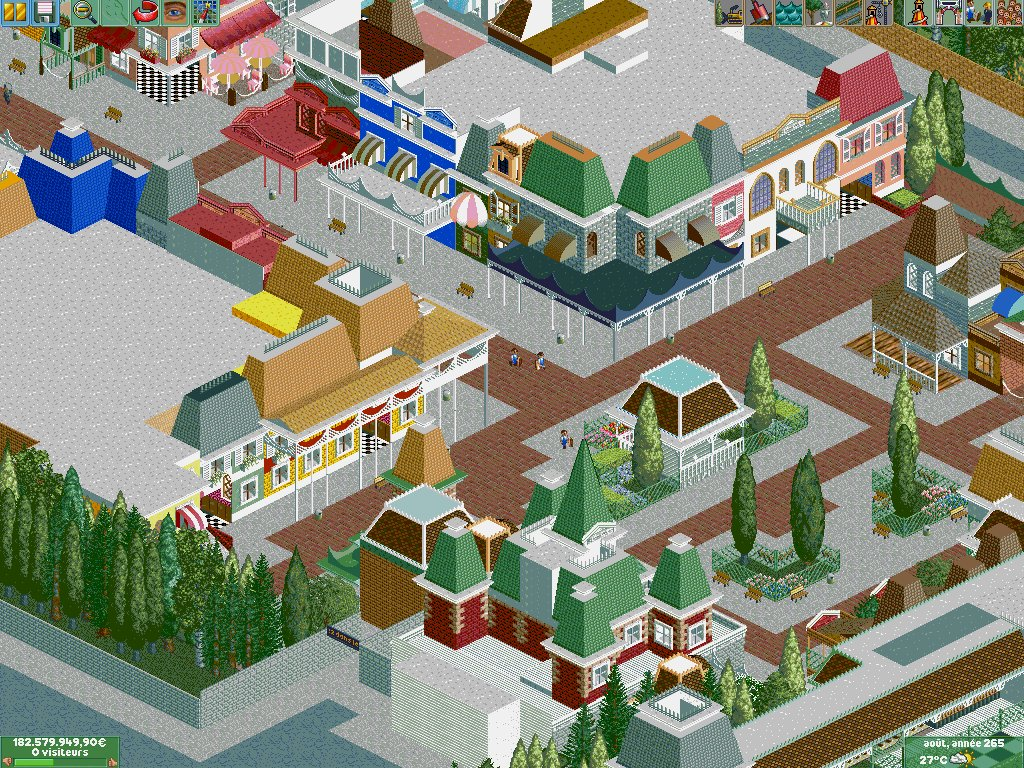
Task: Zoom out using the magnifying glass
Action: click(x=85, y=12)
